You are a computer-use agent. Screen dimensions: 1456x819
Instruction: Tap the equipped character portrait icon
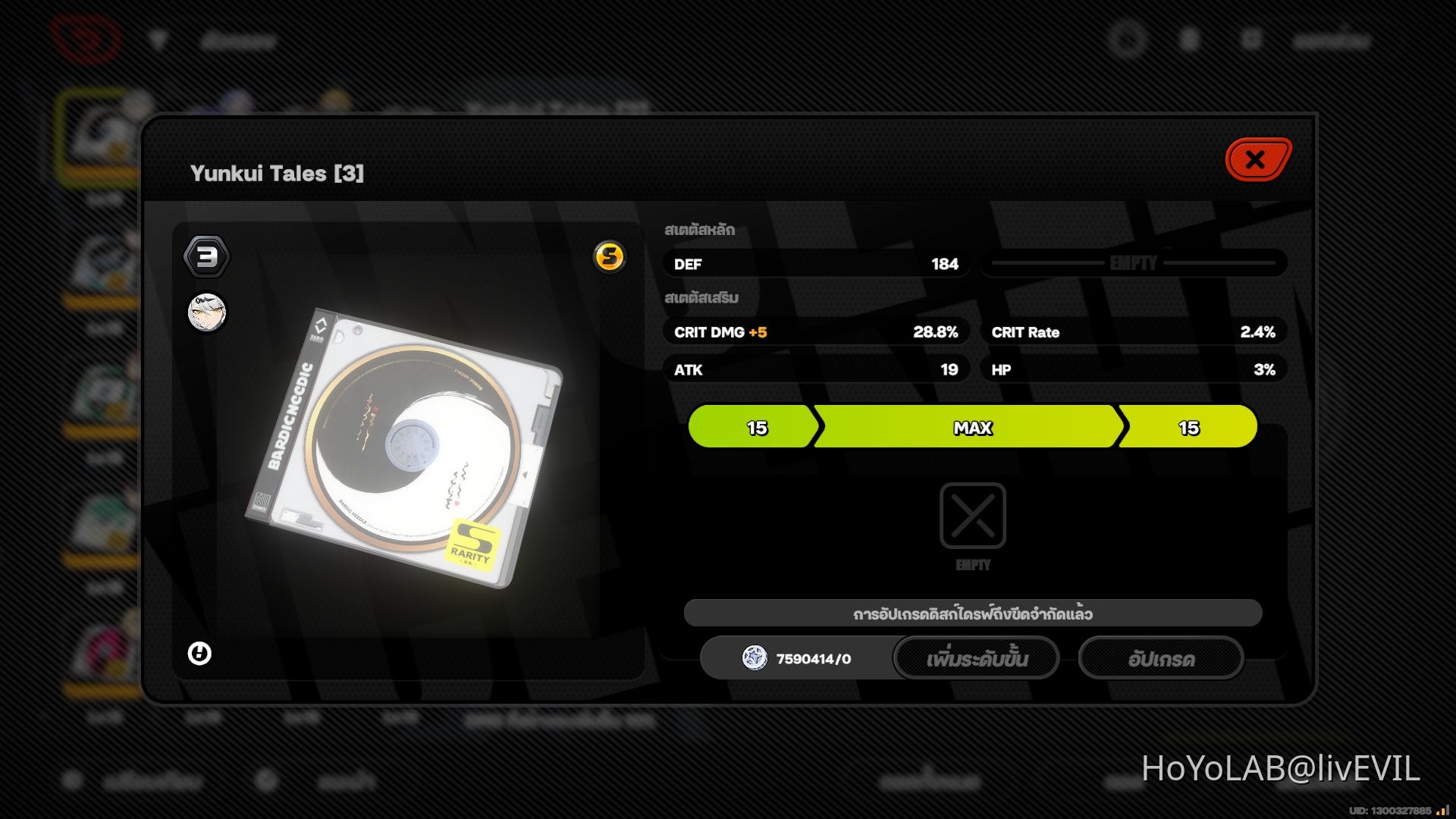tap(207, 313)
